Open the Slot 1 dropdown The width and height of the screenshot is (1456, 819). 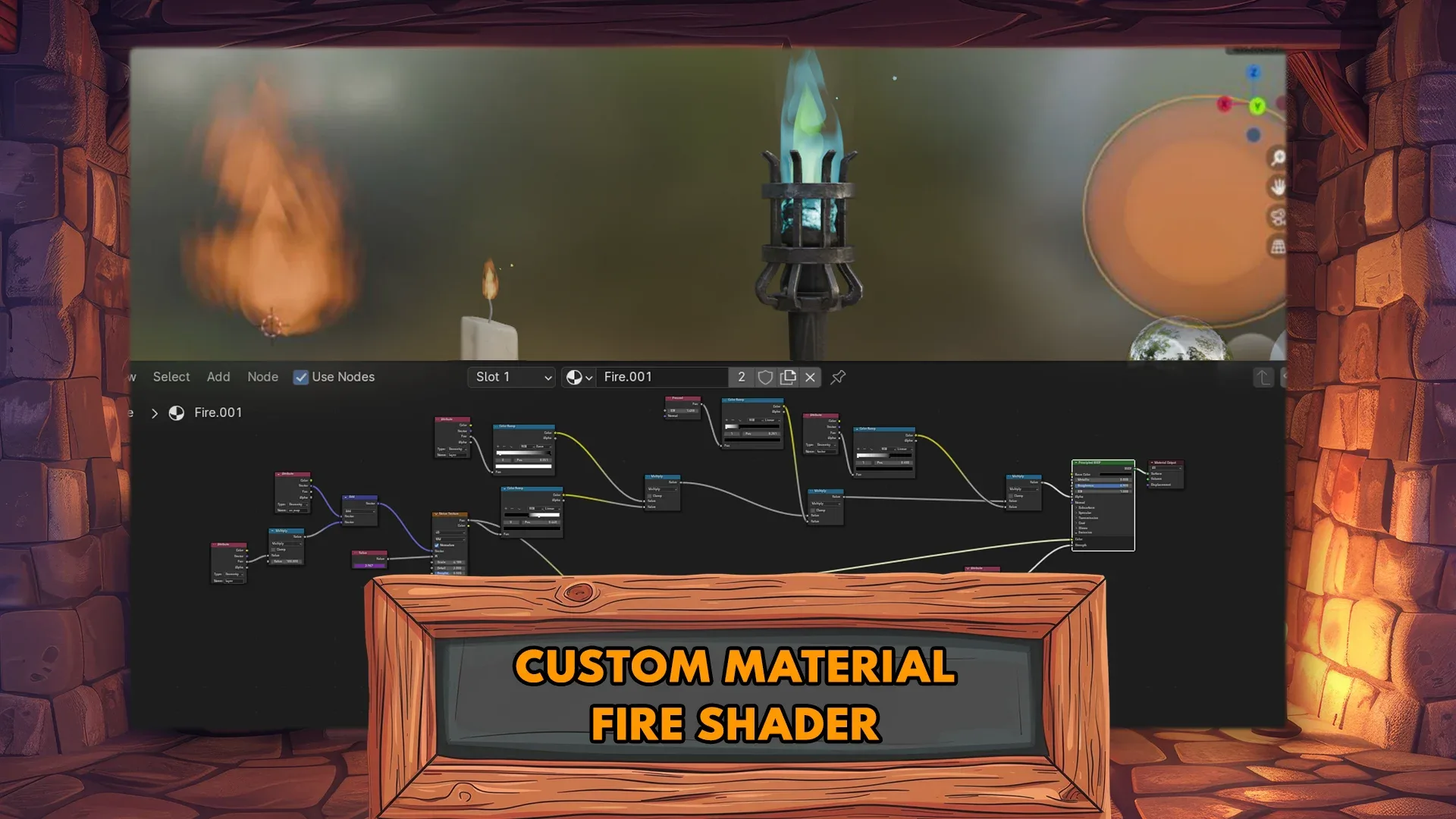tap(510, 377)
